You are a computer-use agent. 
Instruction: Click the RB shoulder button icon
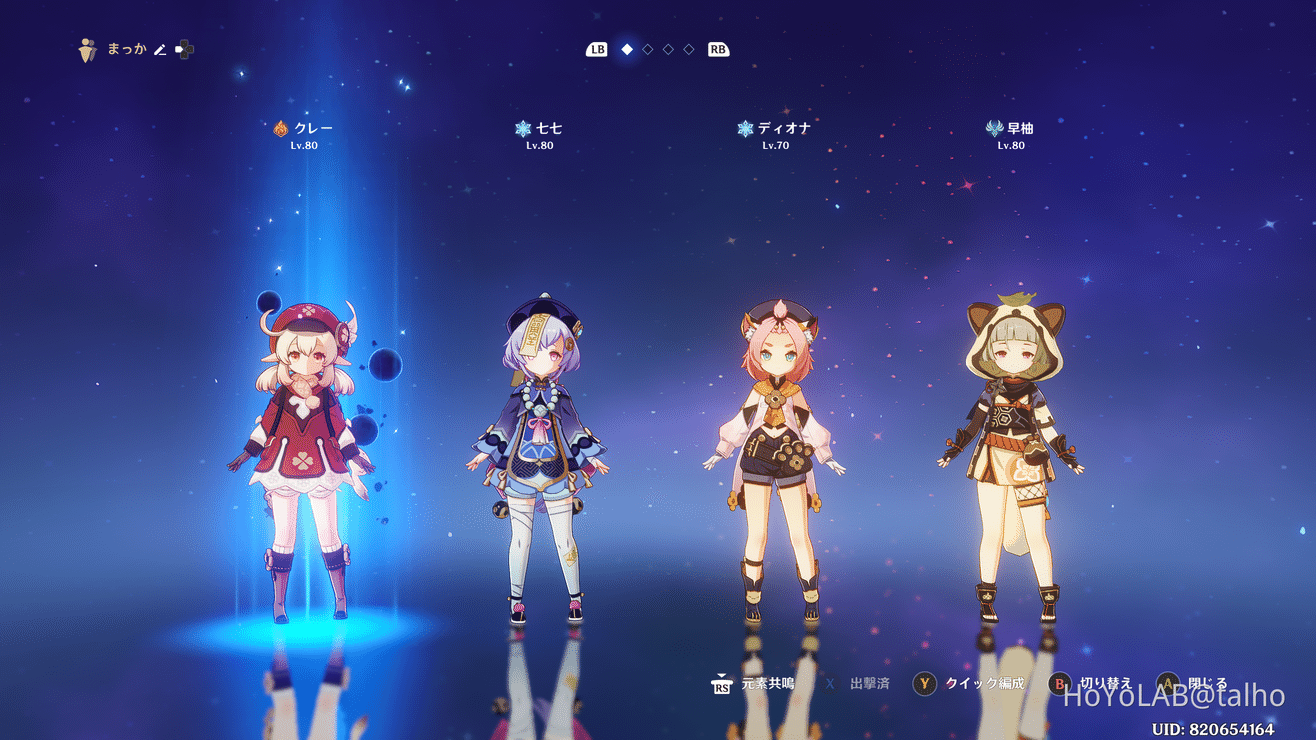click(x=718, y=47)
